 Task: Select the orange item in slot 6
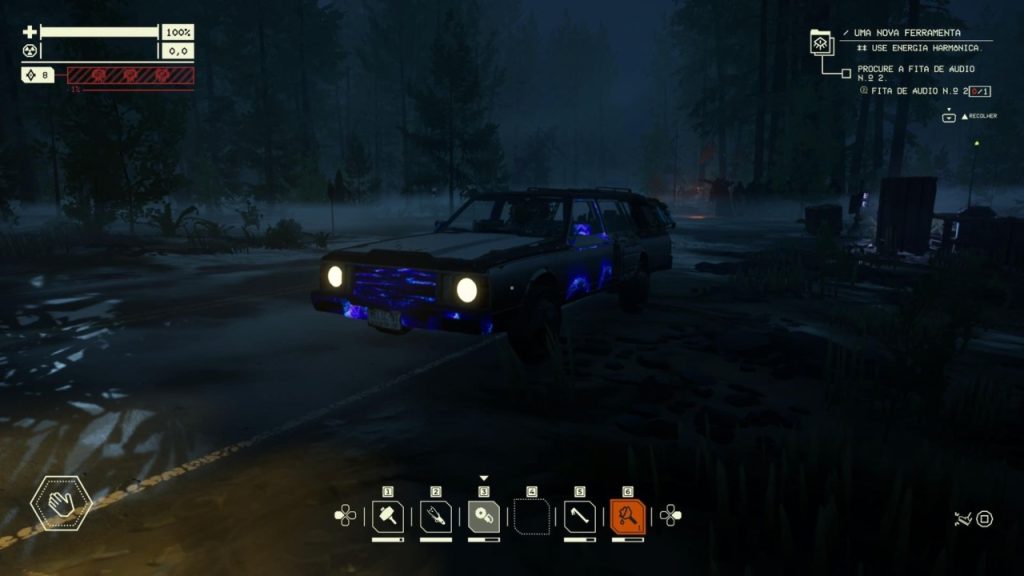tap(628, 516)
